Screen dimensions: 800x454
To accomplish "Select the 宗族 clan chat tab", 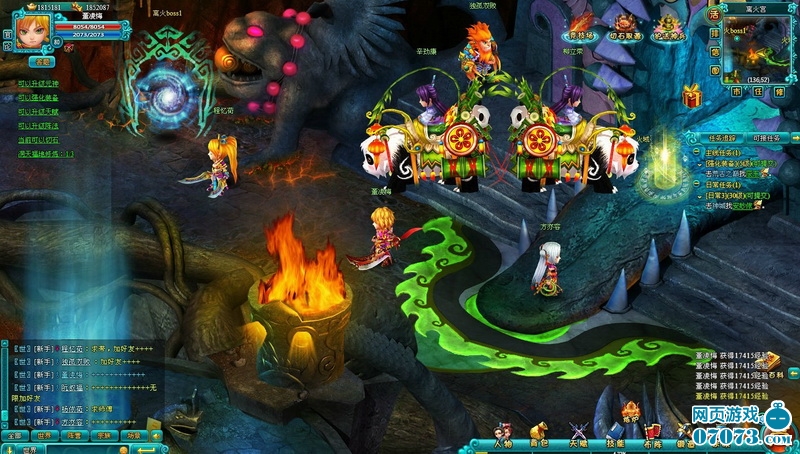I will click(104, 436).
